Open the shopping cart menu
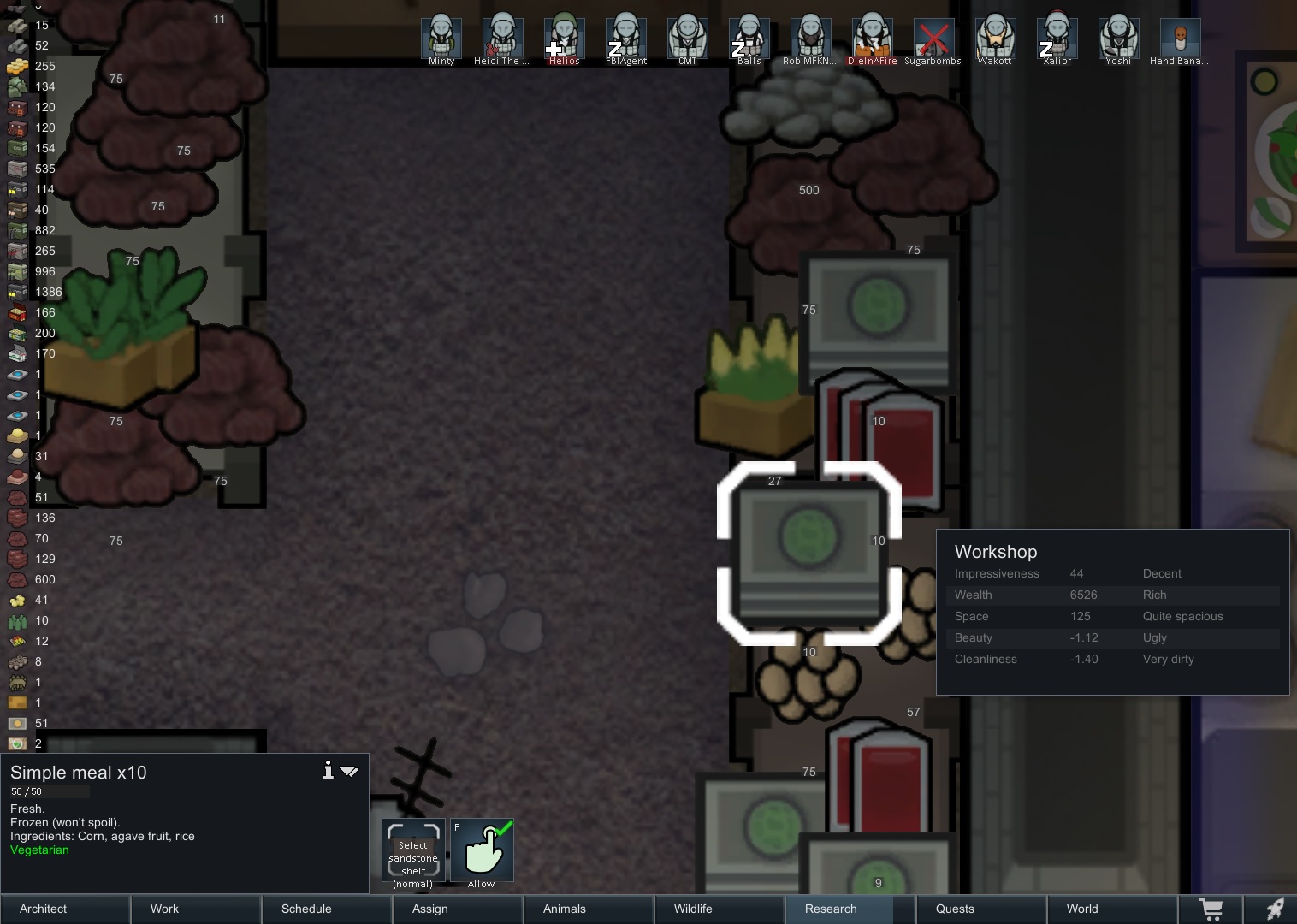This screenshot has width=1297, height=924. click(x=1211, y=909)
